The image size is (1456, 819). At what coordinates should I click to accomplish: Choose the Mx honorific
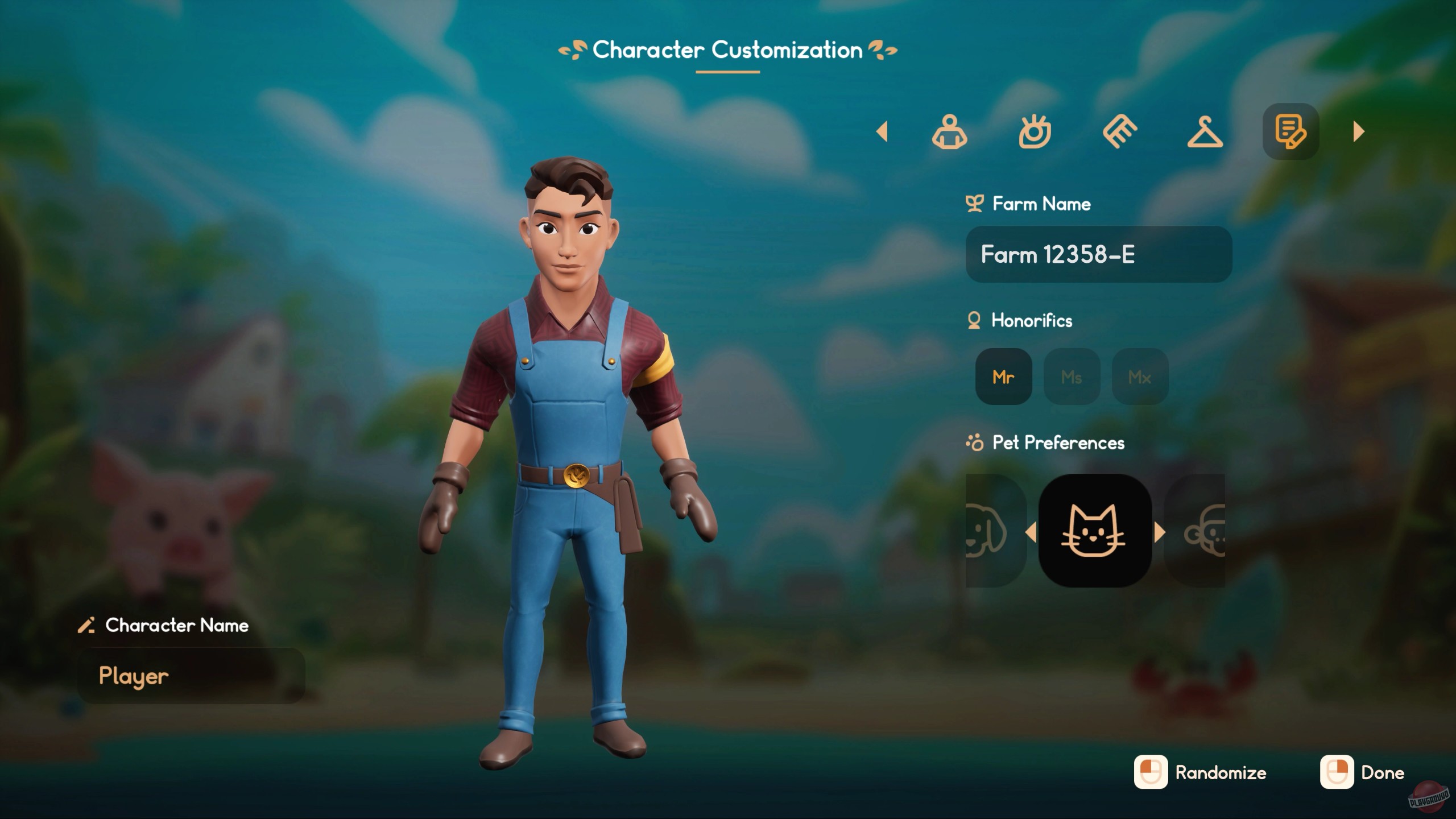[x=1140, y=377]
